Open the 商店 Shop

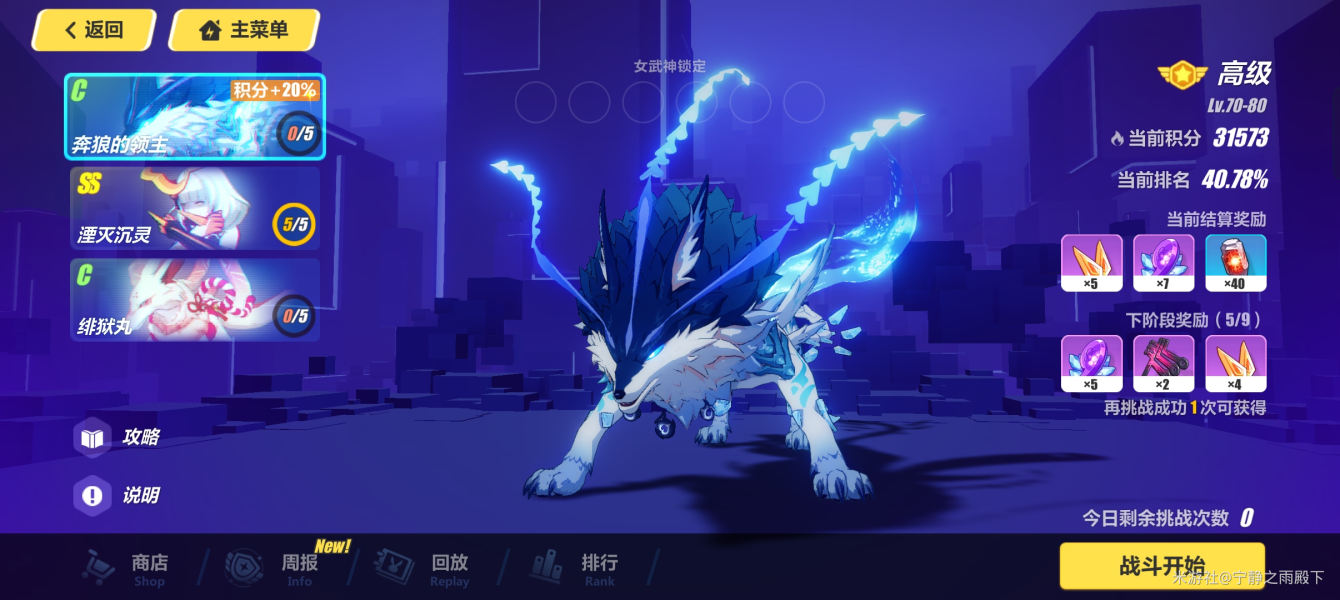(x=128, y=568)
